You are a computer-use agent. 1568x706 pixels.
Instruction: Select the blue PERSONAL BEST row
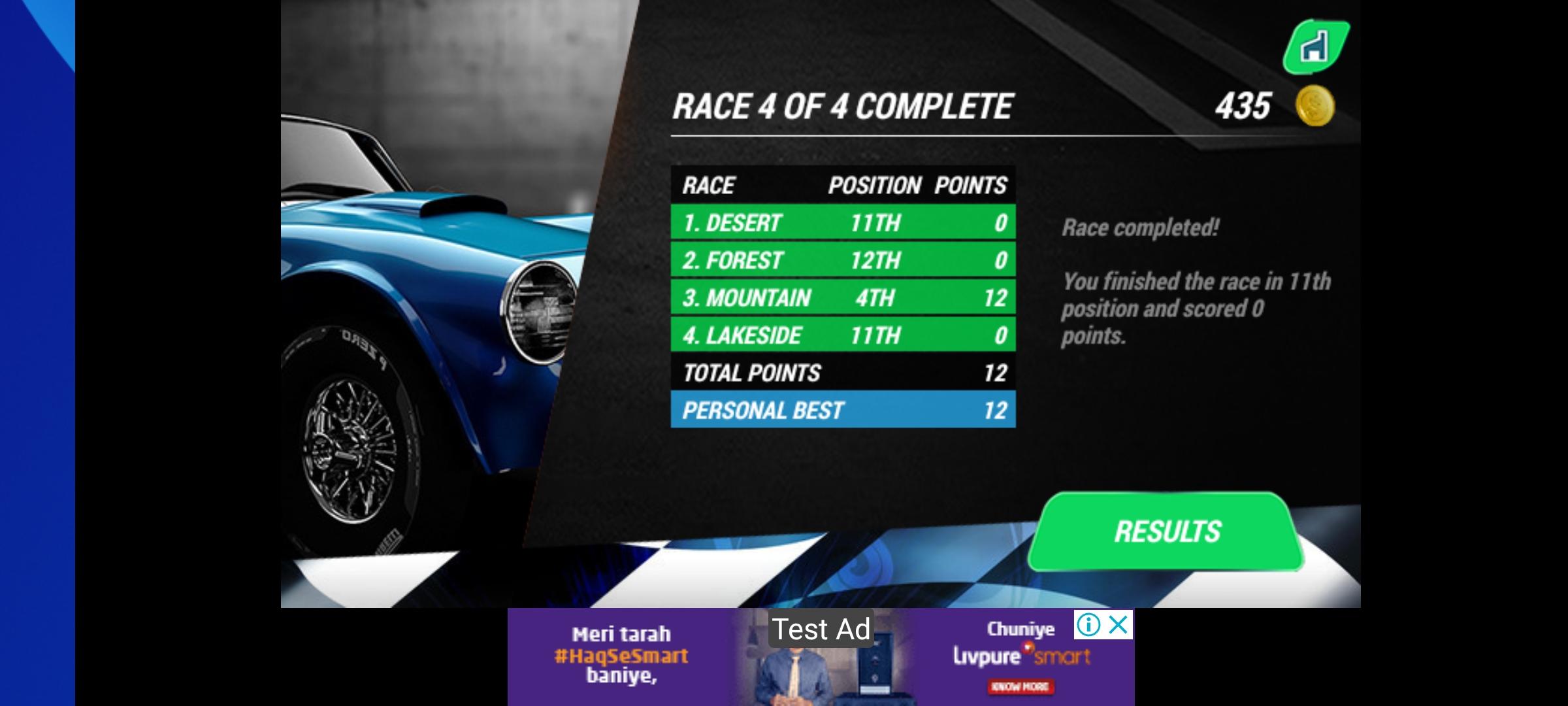[x=843, y=411]
